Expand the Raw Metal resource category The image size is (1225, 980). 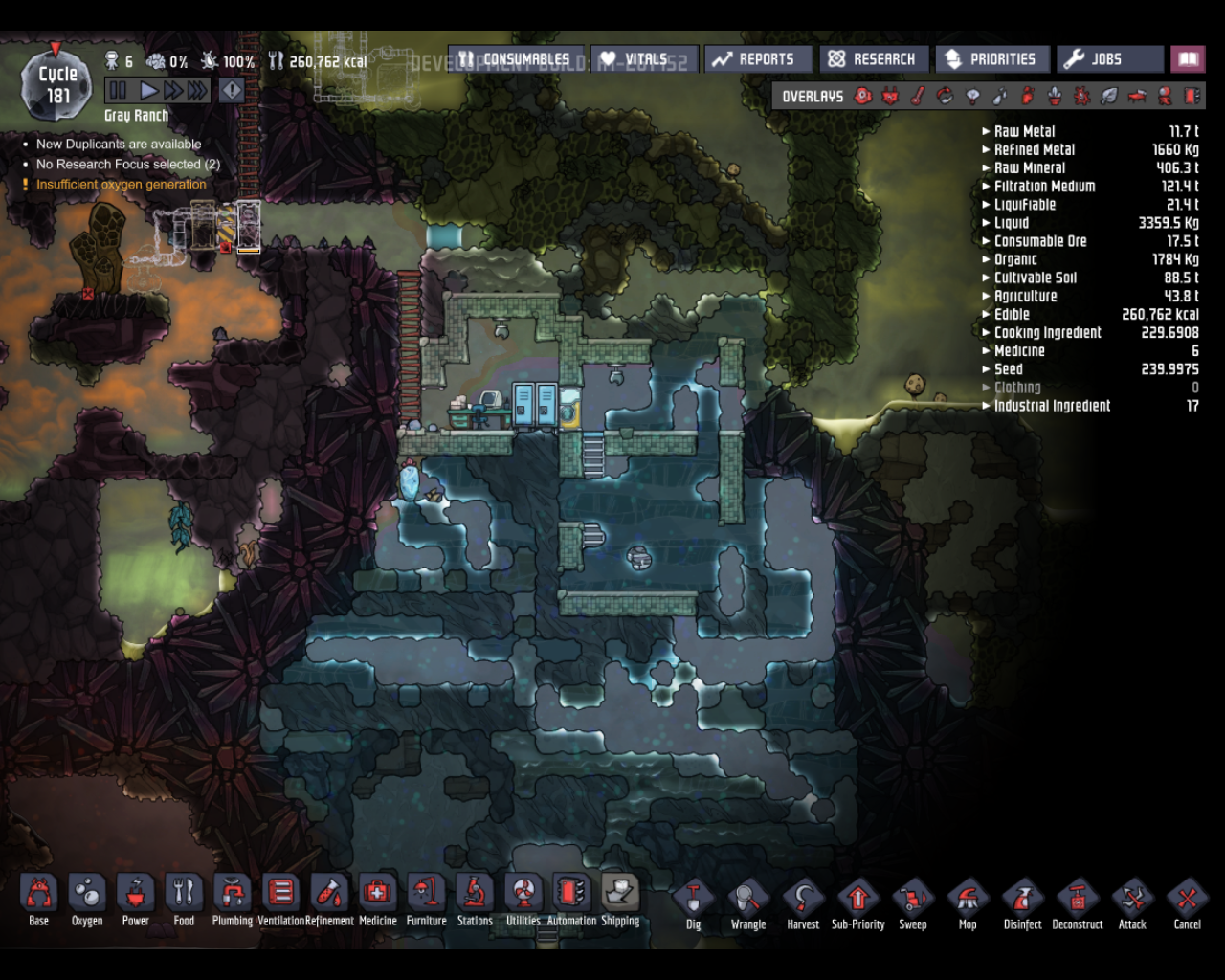987,131
